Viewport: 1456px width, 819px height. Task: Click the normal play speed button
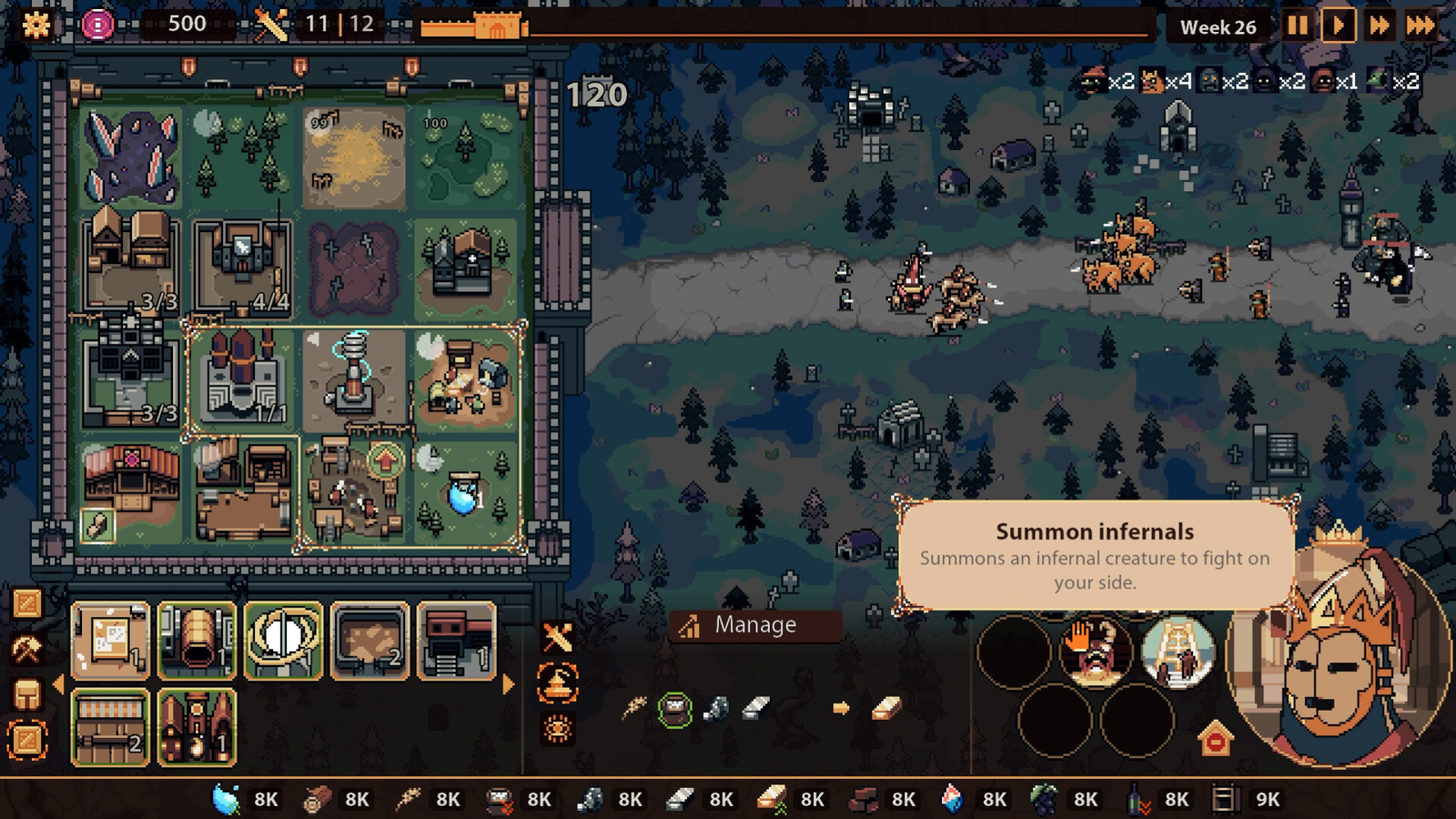1339,26
